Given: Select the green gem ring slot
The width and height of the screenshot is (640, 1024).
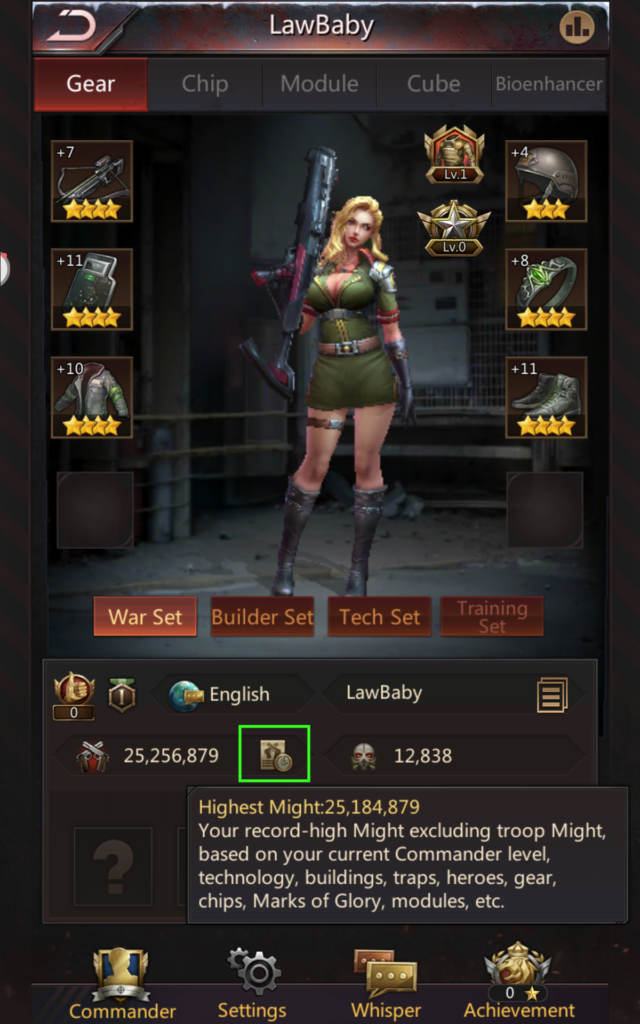Looking at the screenshot, I should (546, 289).
